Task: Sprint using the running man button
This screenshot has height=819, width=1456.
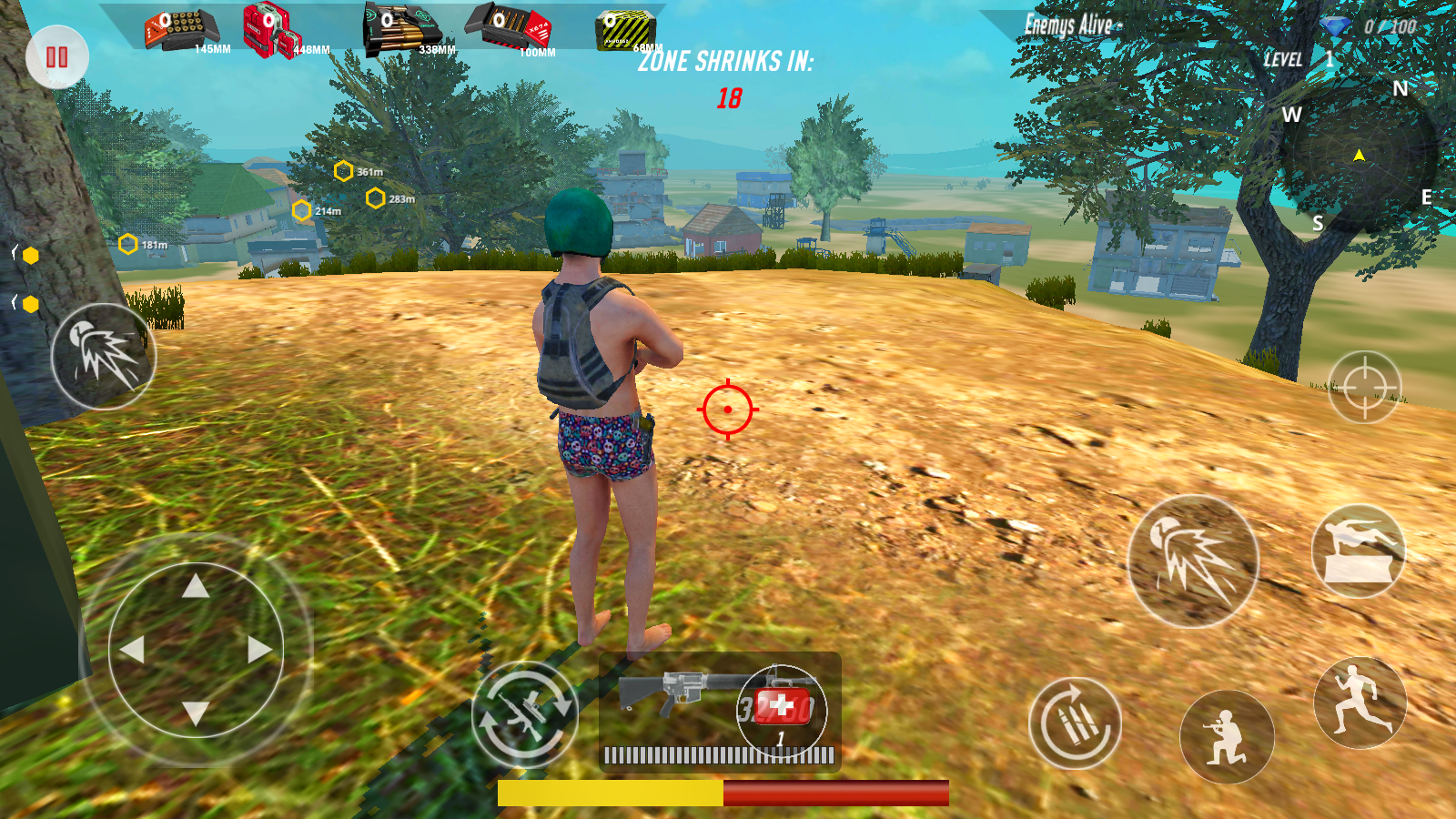Action: click(1360, 703)
